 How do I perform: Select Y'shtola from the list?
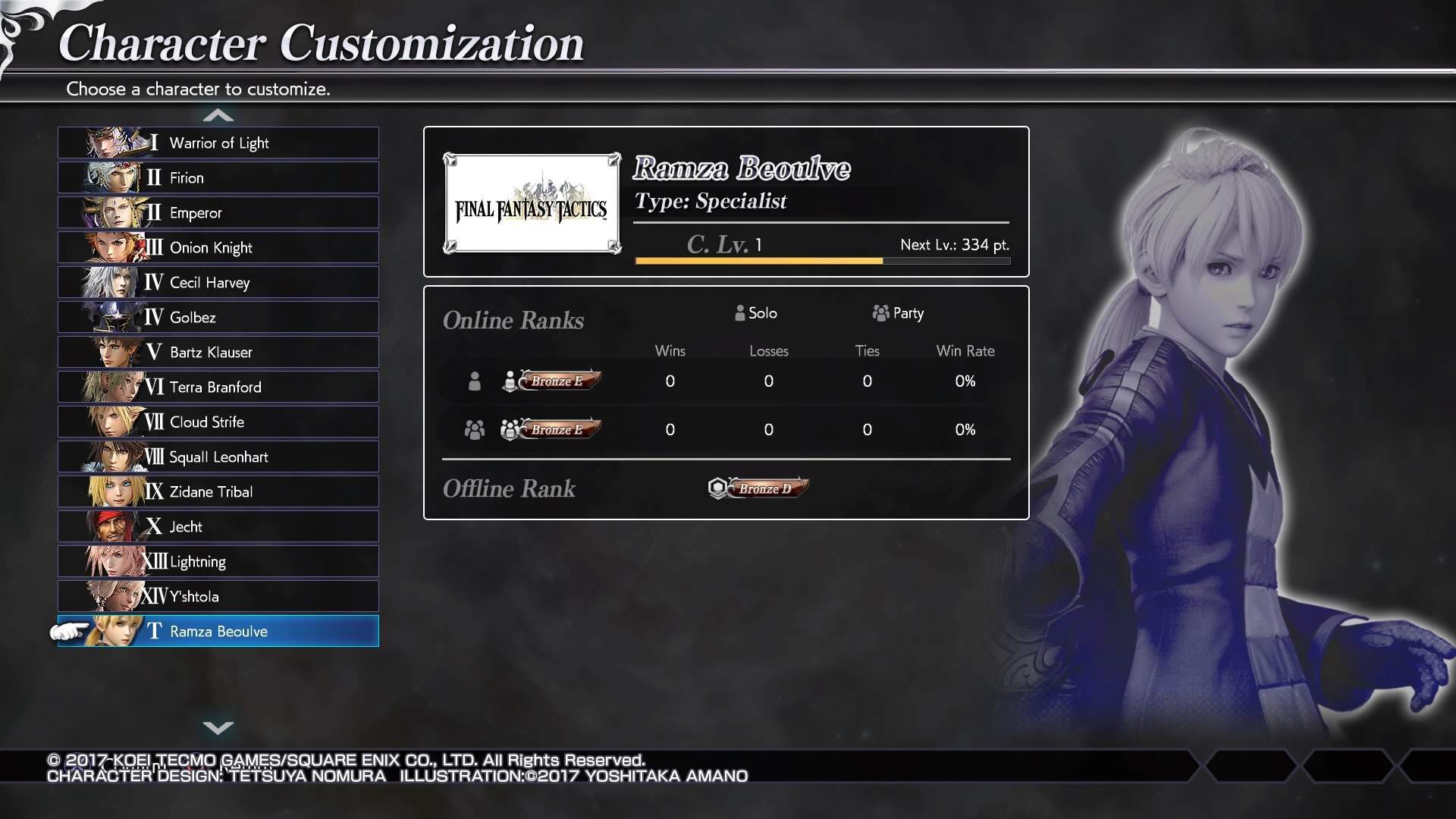(x=218, y=596)
